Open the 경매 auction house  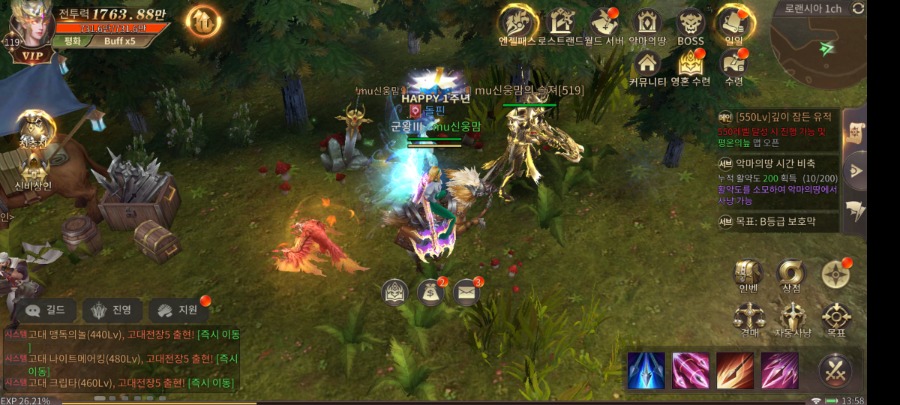click(748, 319)
